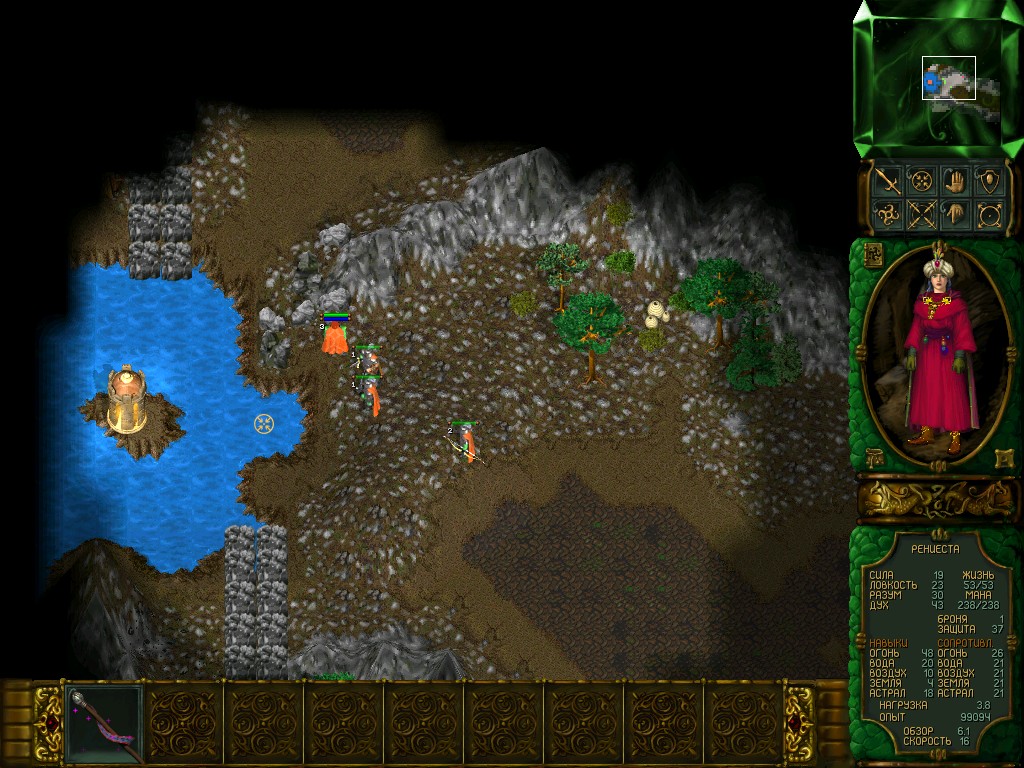The height and width of the screenshot is (768, 1024).
Task: Choose the move command with inward arrows
Action: tap(920, 181)
